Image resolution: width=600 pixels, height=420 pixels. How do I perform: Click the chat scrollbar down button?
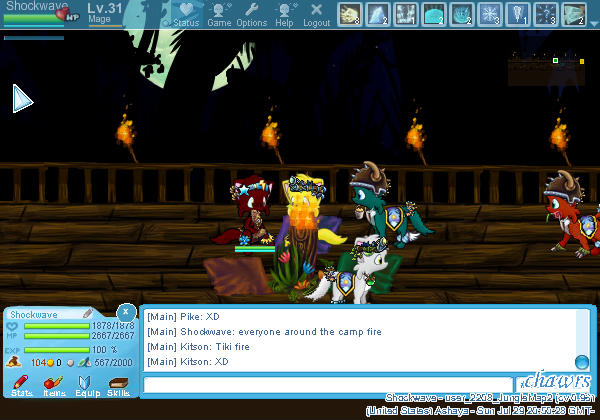pos(581,362)
